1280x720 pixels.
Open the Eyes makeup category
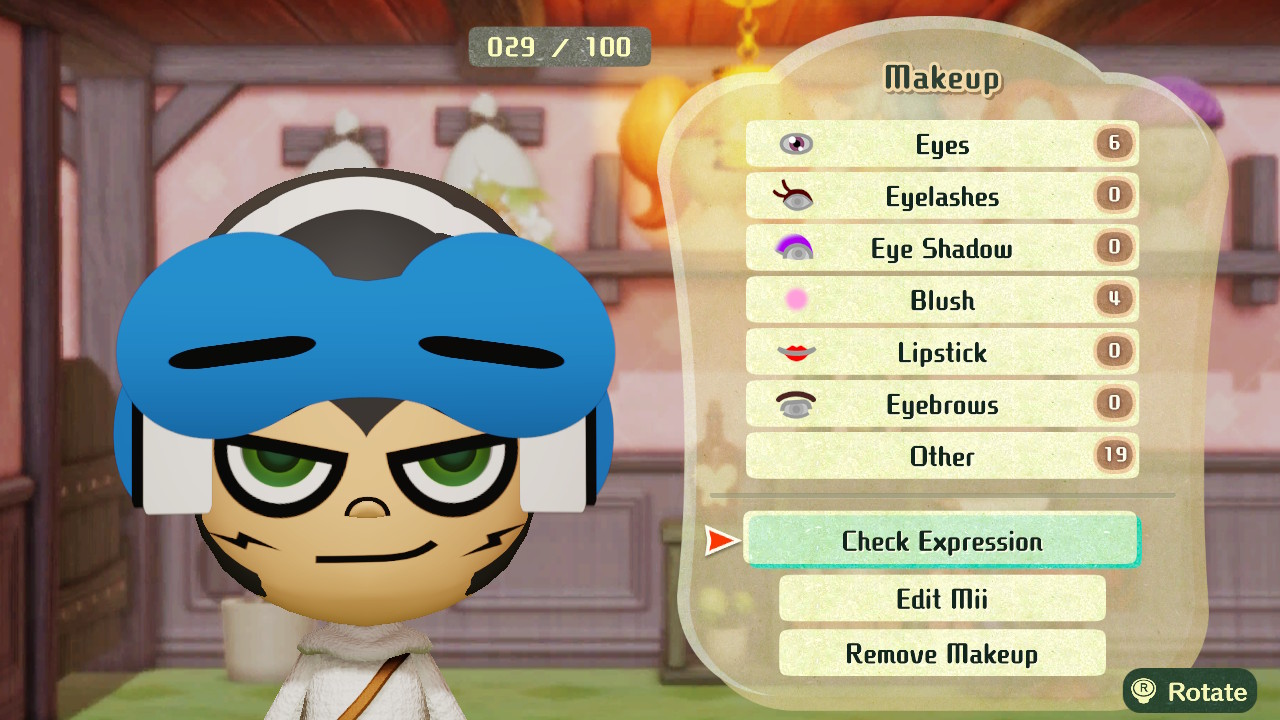click(x=941, y=145)
